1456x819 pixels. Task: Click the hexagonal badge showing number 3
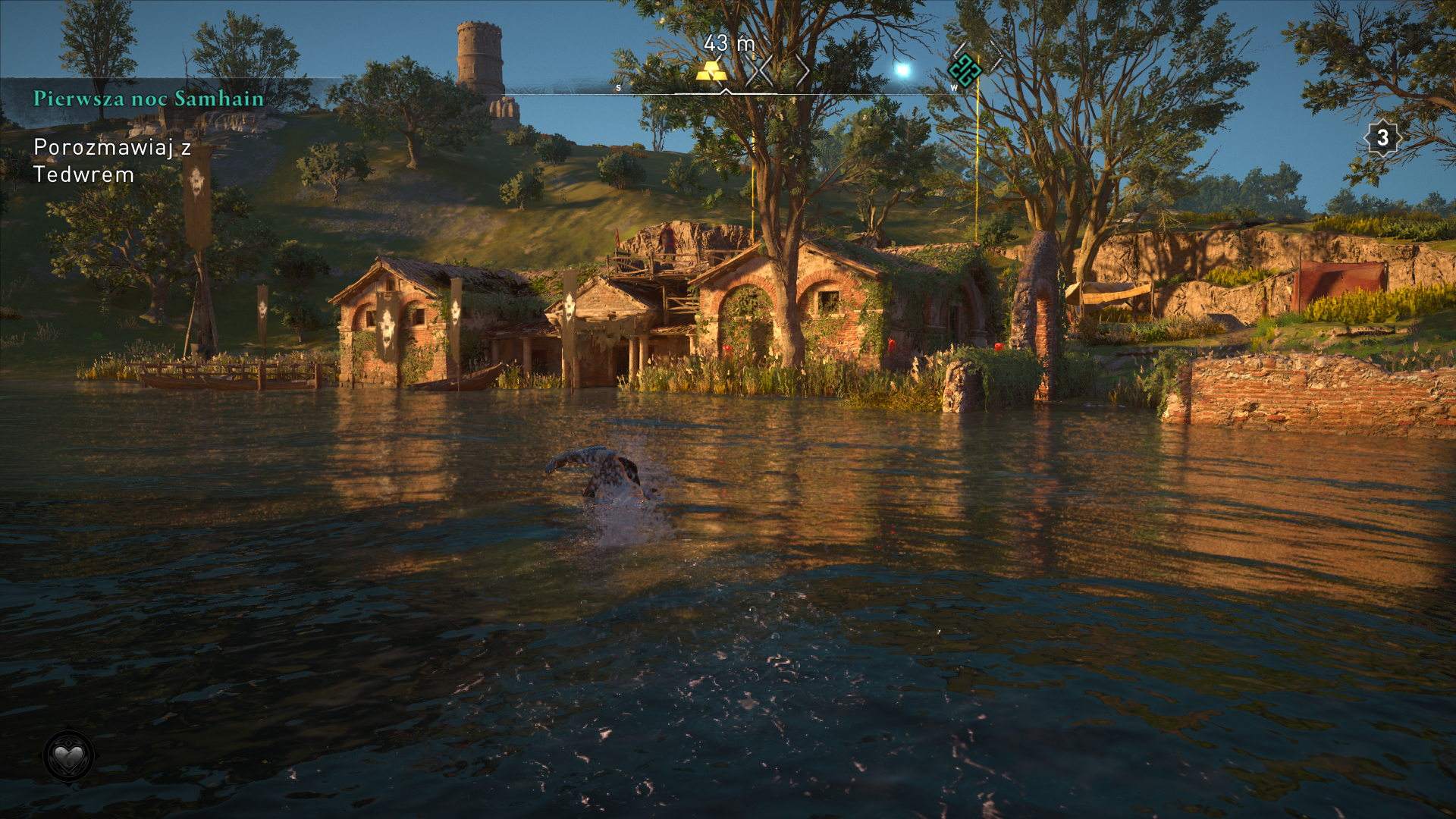coord(1382,138)
